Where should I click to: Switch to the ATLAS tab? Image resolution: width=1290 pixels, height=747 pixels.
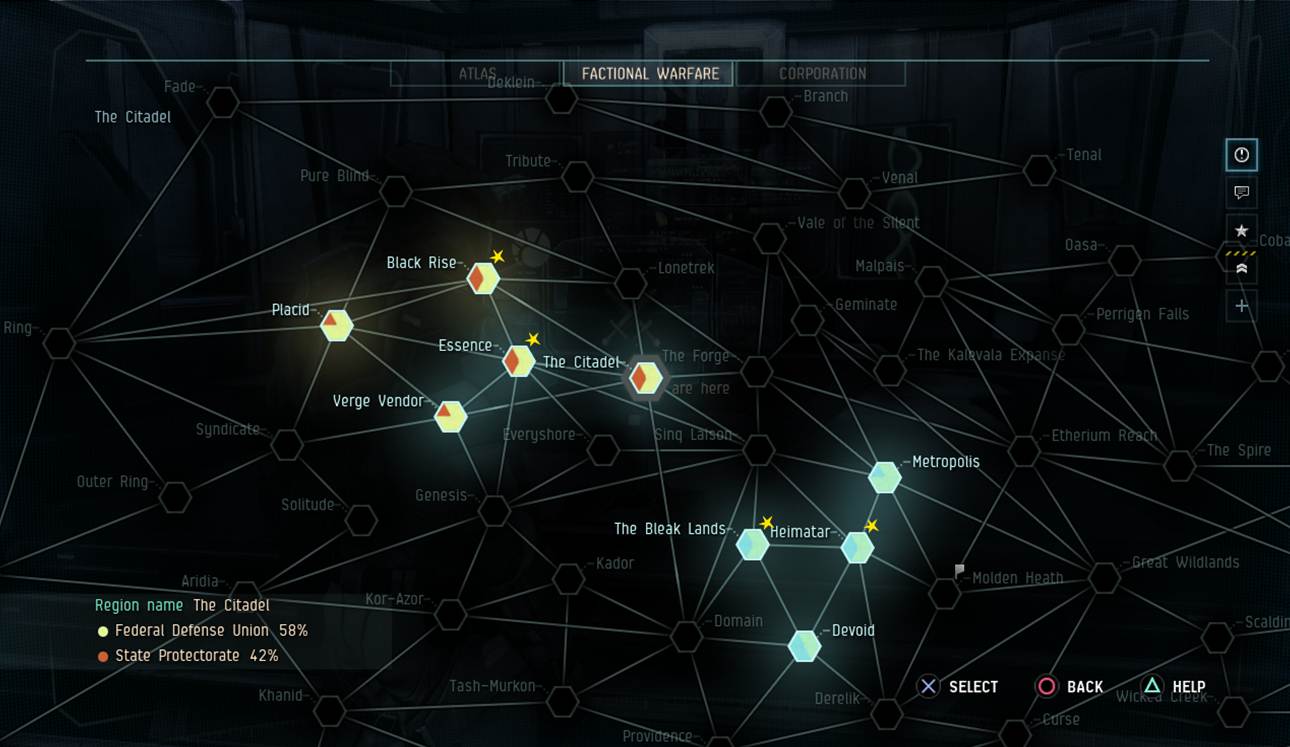(475, 74)
